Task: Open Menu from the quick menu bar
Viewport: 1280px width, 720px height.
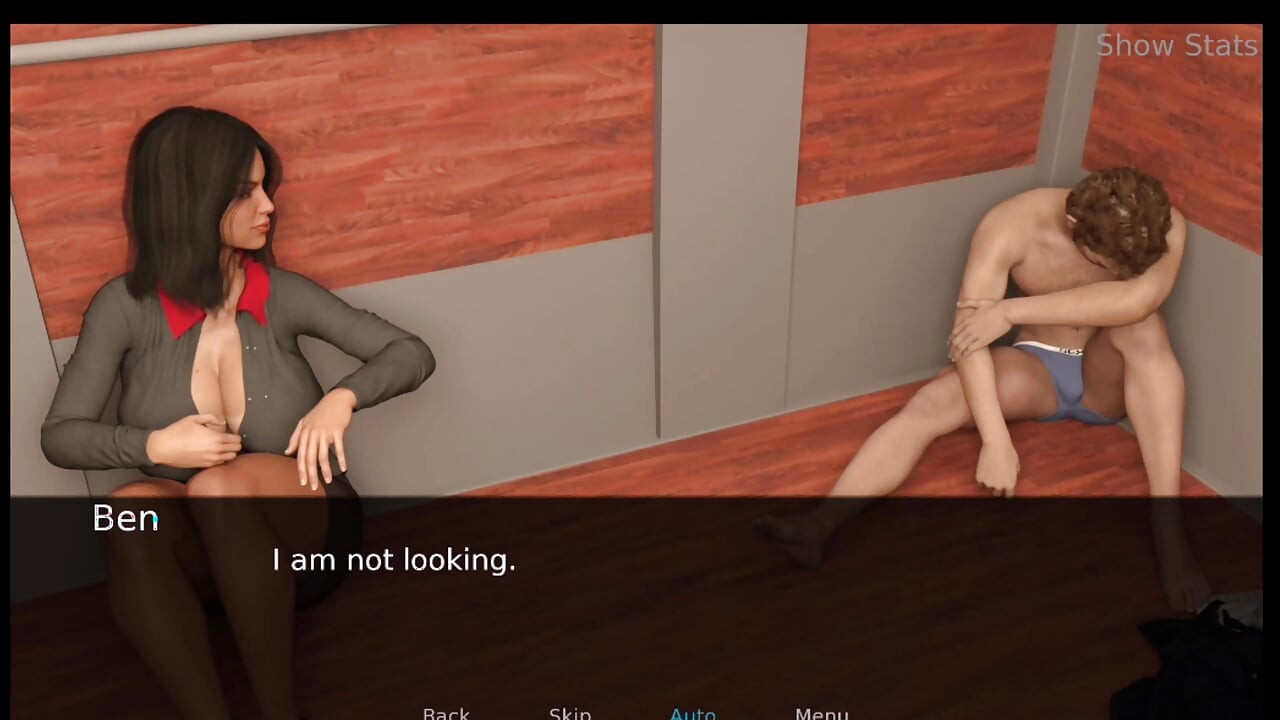Action: click(821, 712)
